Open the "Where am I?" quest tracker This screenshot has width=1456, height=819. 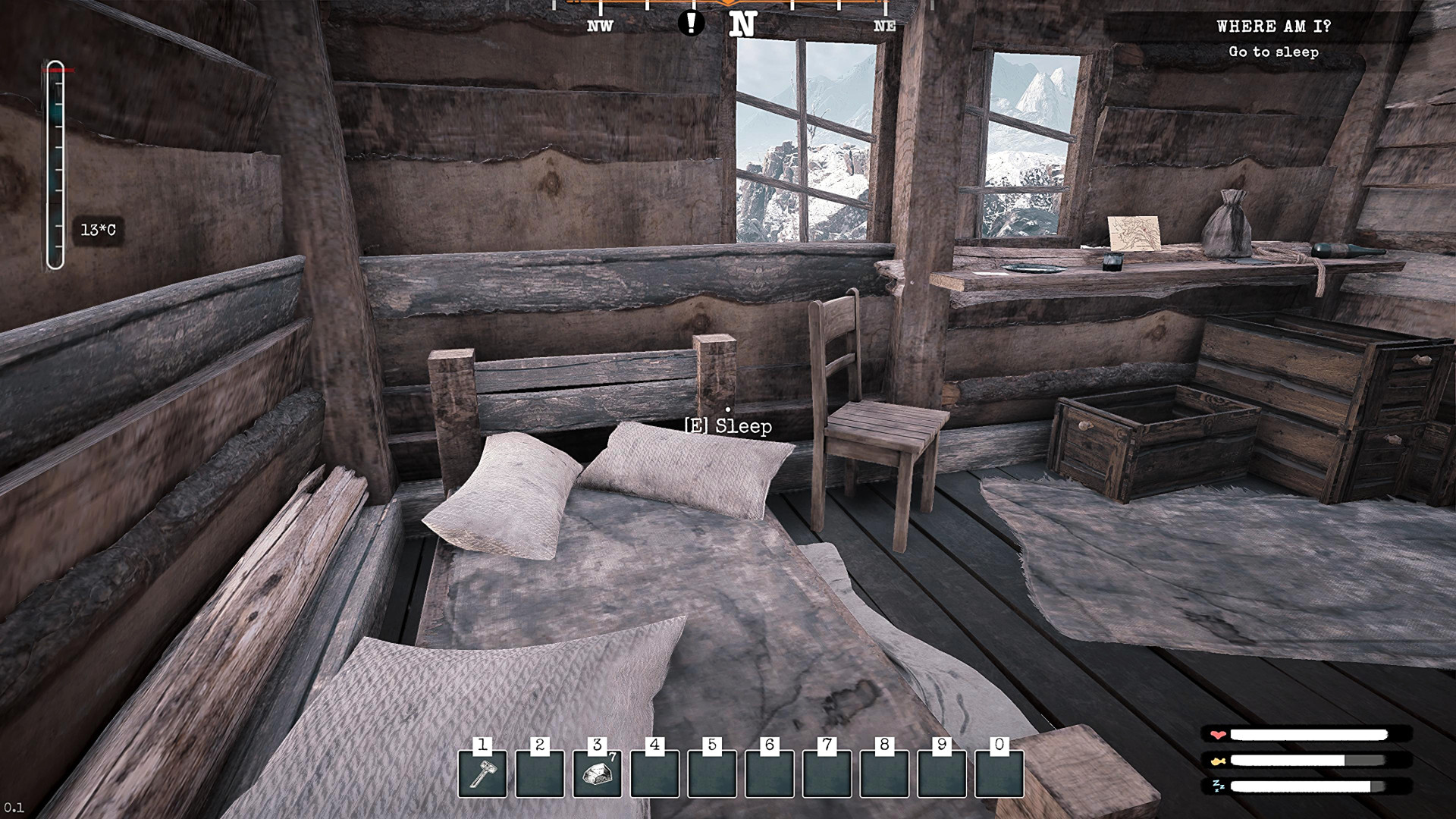coord(1273,27)
